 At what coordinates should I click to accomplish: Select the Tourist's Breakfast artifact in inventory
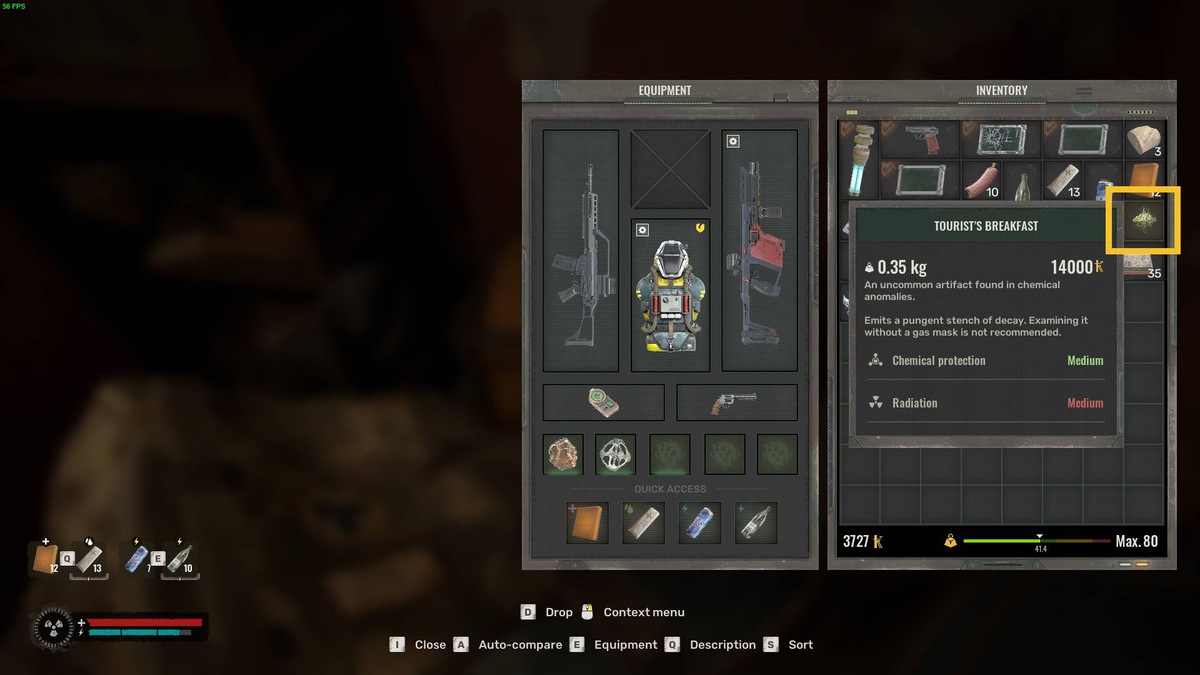point(1142,219)
